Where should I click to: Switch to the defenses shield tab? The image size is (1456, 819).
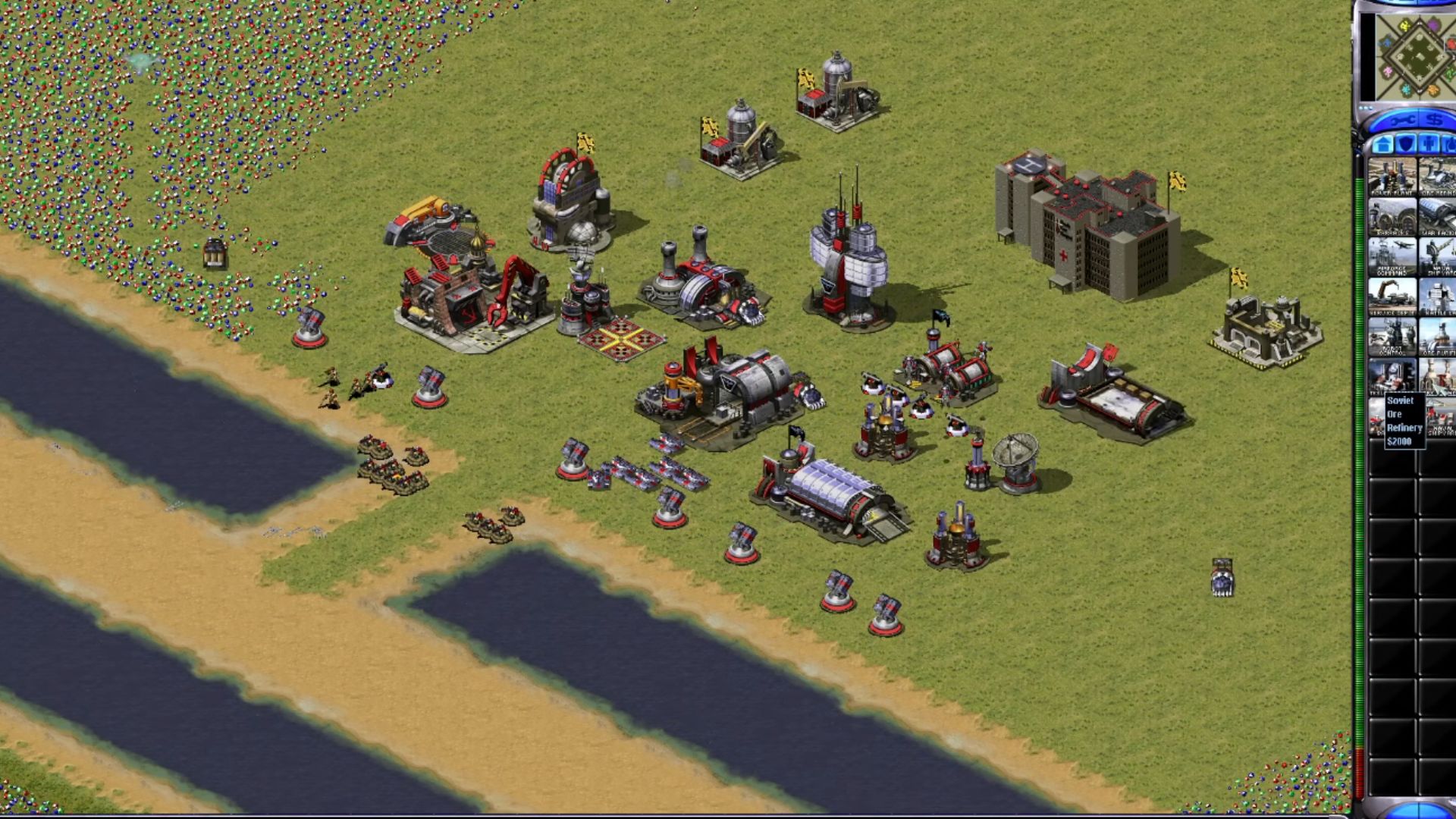(1407, 144)
